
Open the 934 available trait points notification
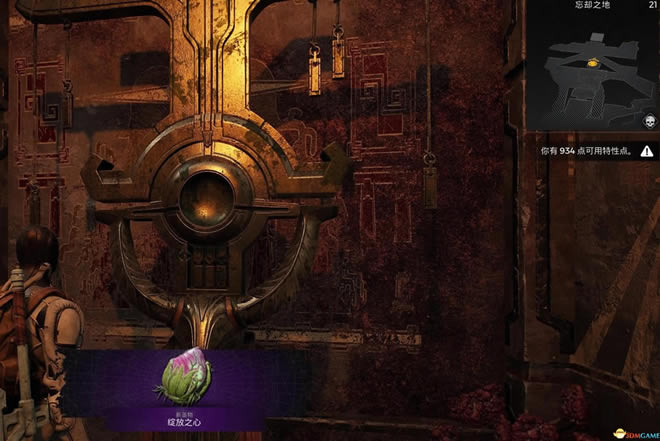tap(587, 150)
